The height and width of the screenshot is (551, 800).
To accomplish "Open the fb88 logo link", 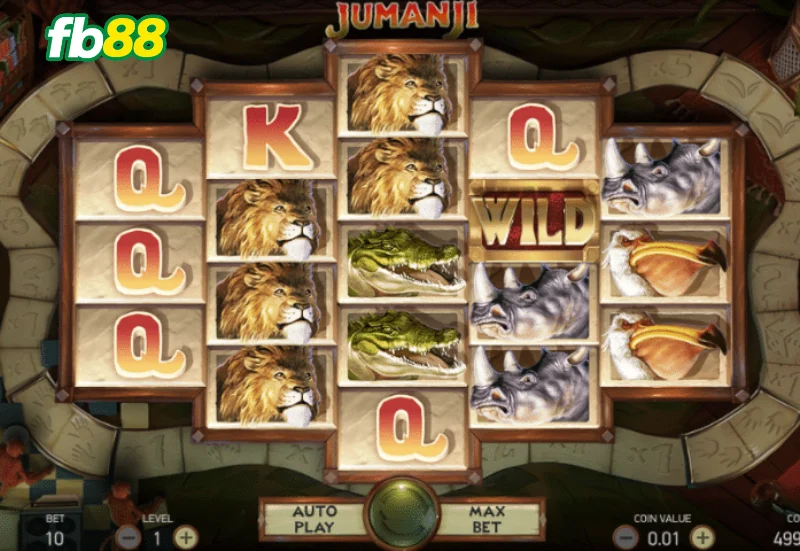I will click(x=106, y=39).
